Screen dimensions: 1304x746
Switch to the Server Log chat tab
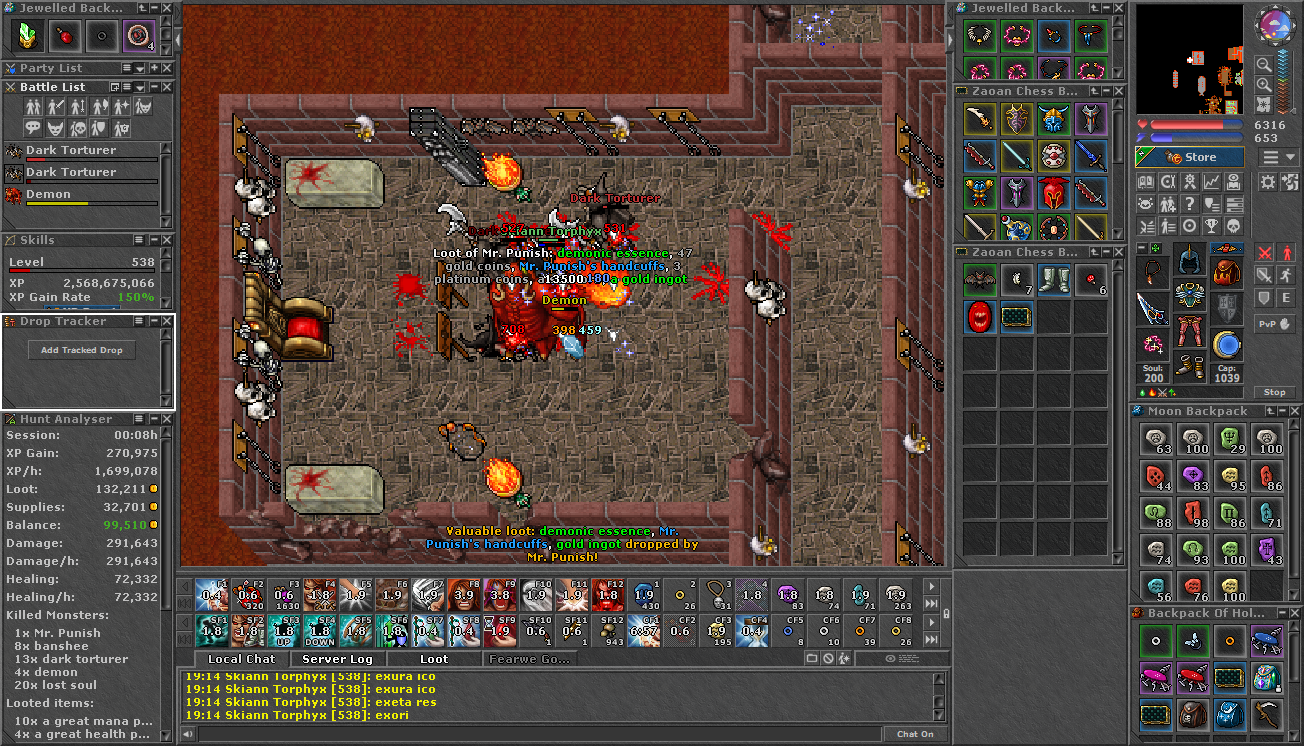(x=337, y=659)
